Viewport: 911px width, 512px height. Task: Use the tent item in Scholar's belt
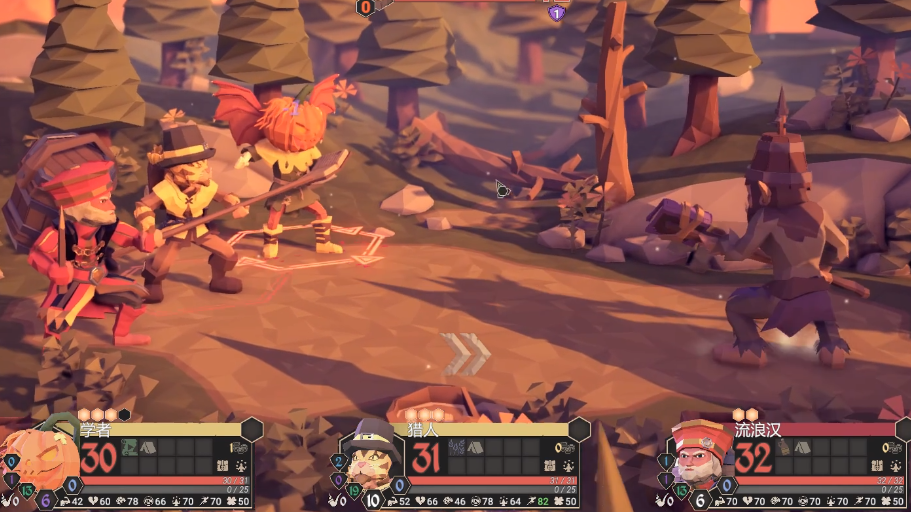point(148,448)
